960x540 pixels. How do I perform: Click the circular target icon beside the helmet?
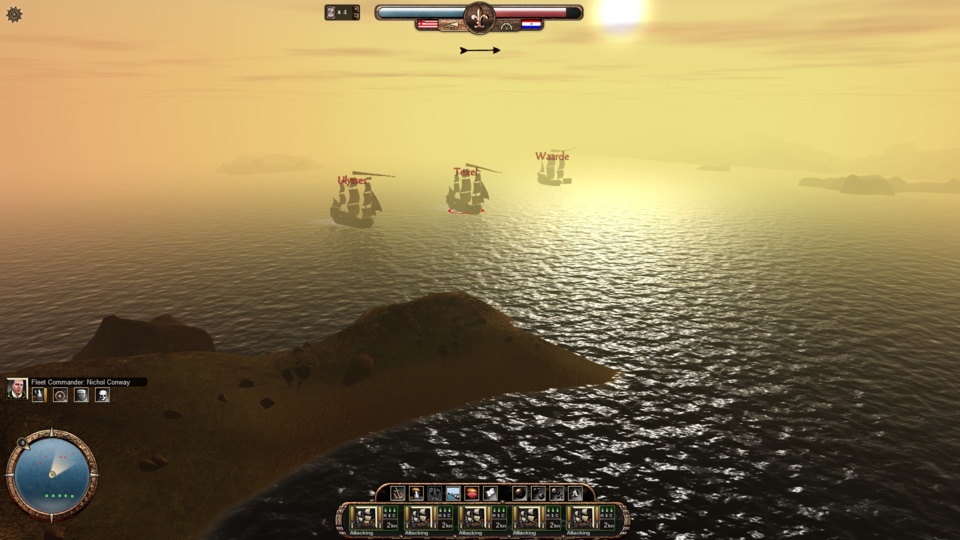point(60,395)
